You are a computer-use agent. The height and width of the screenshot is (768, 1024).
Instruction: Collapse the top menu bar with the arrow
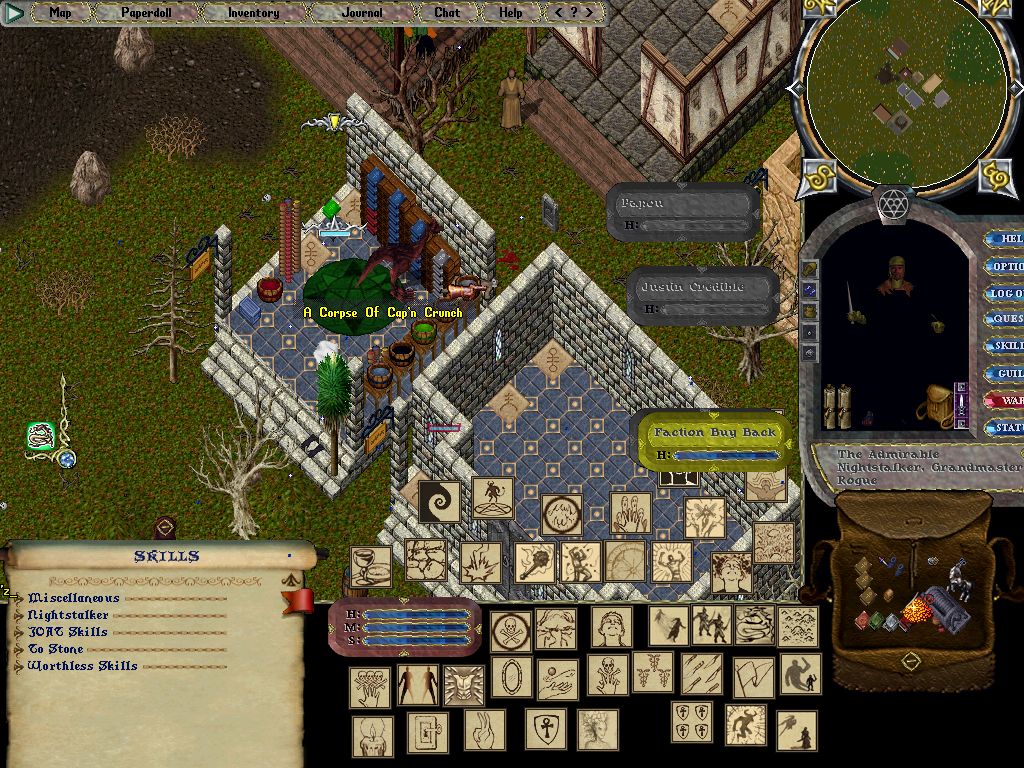[14, 13]
